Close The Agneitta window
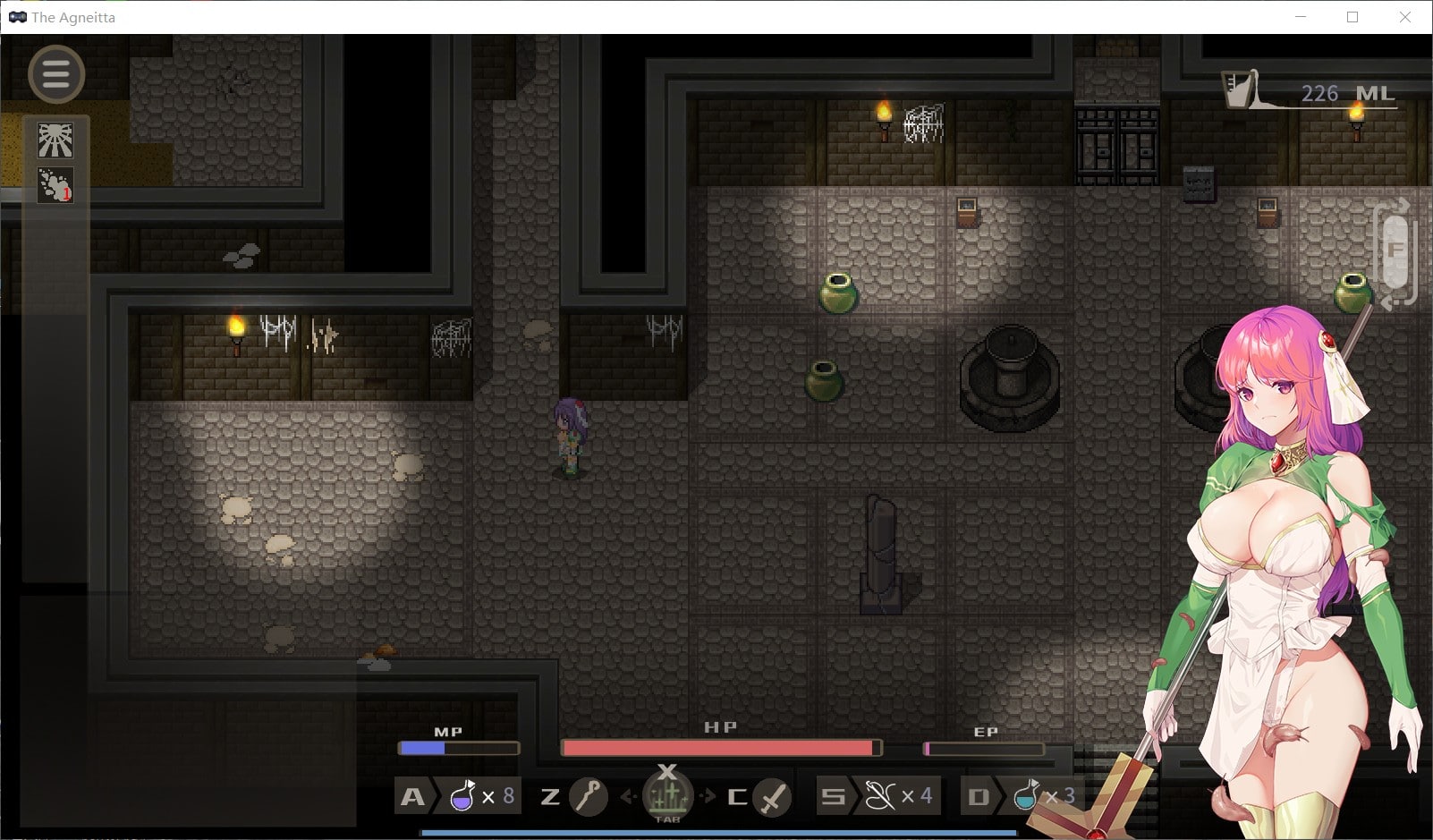Image resolution: width=1433 pixels, height=840 pixels. pos(1404,17)
